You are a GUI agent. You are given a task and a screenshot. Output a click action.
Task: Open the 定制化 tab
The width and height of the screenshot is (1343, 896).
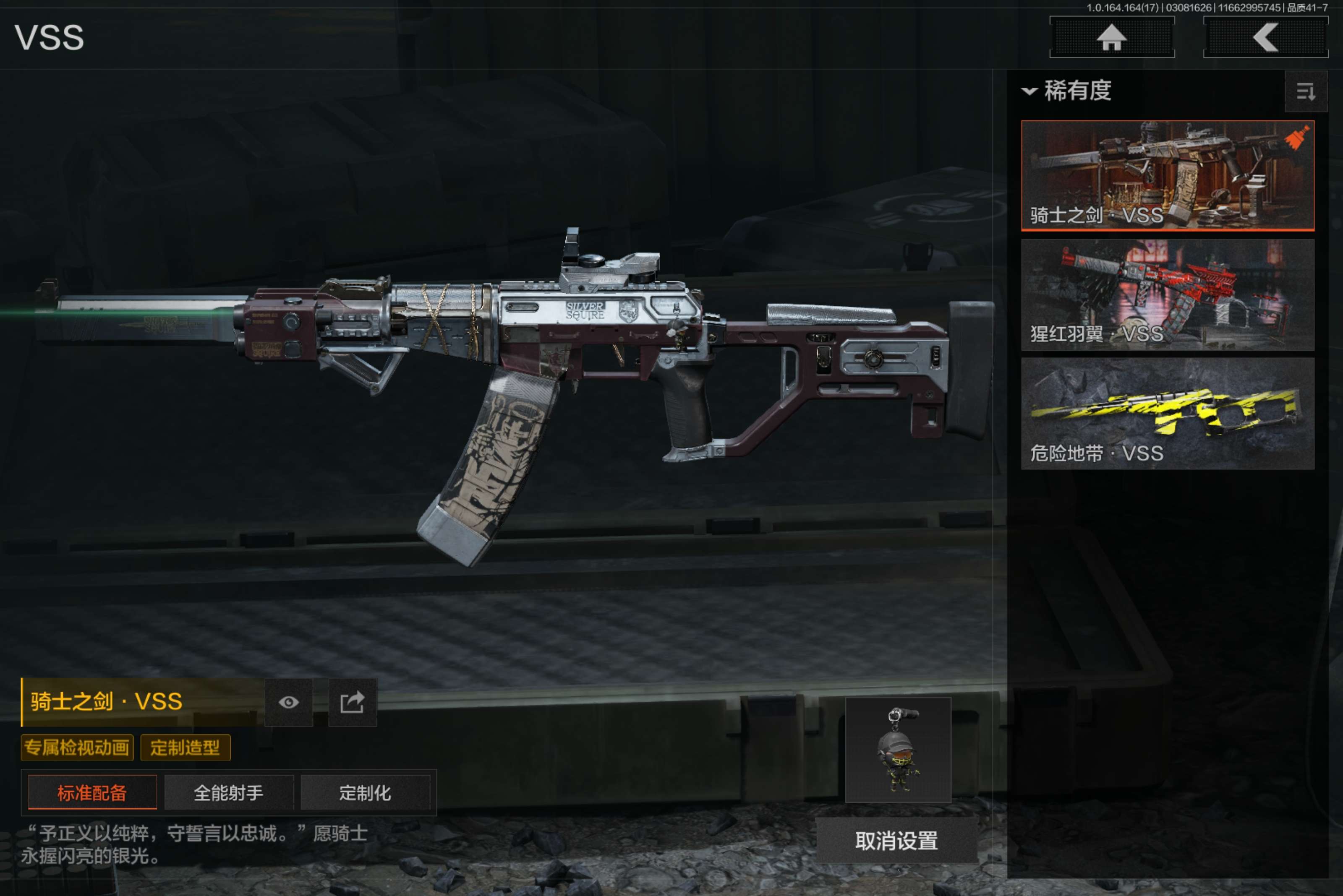(365, 792)
